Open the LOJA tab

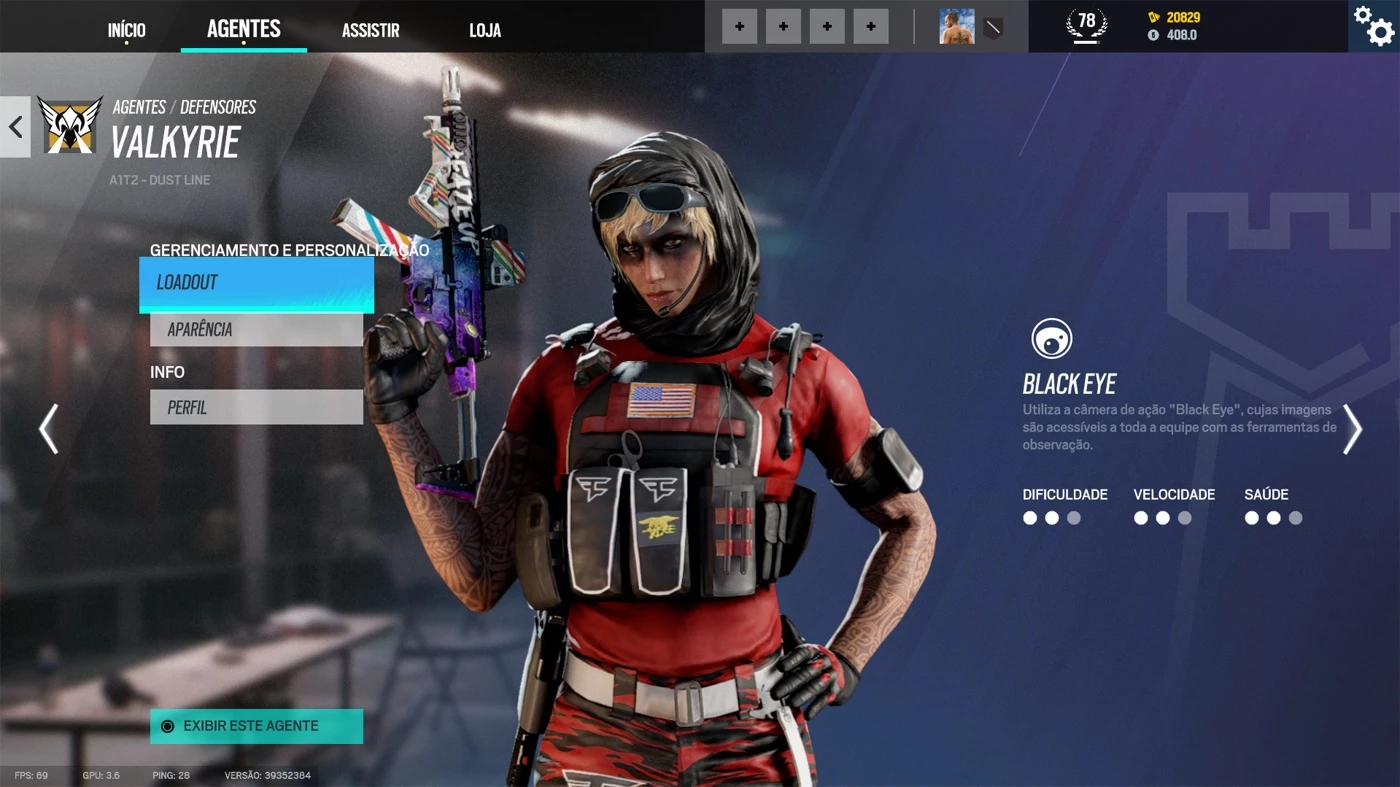[485, 29]
